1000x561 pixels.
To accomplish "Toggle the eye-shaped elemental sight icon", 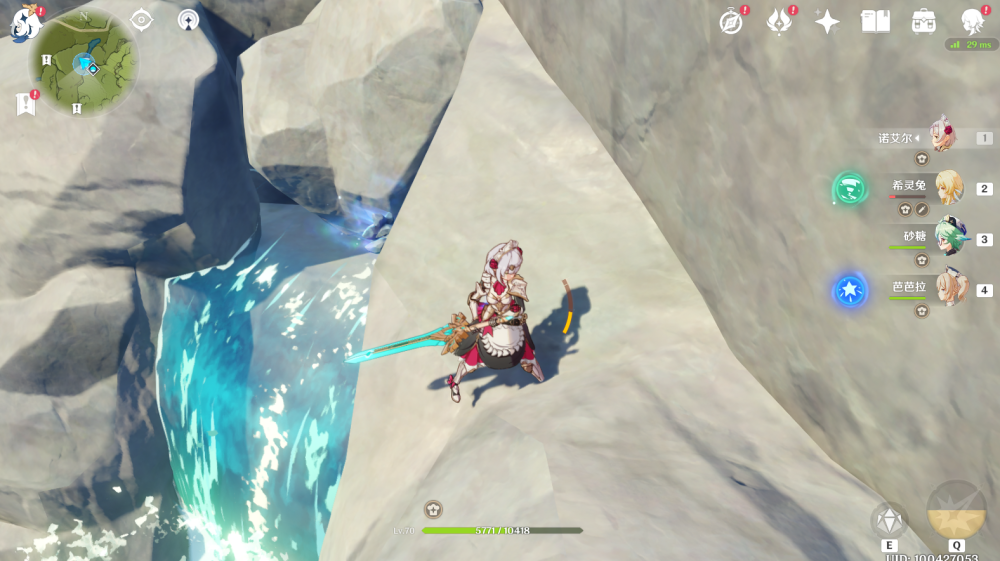I will coord(142,20).
